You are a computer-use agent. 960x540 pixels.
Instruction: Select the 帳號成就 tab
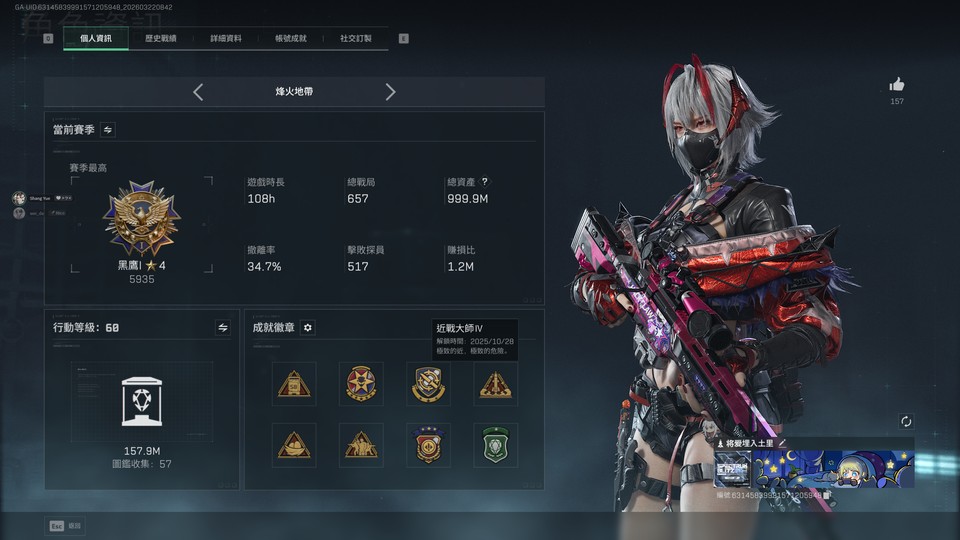click(291, 39)
